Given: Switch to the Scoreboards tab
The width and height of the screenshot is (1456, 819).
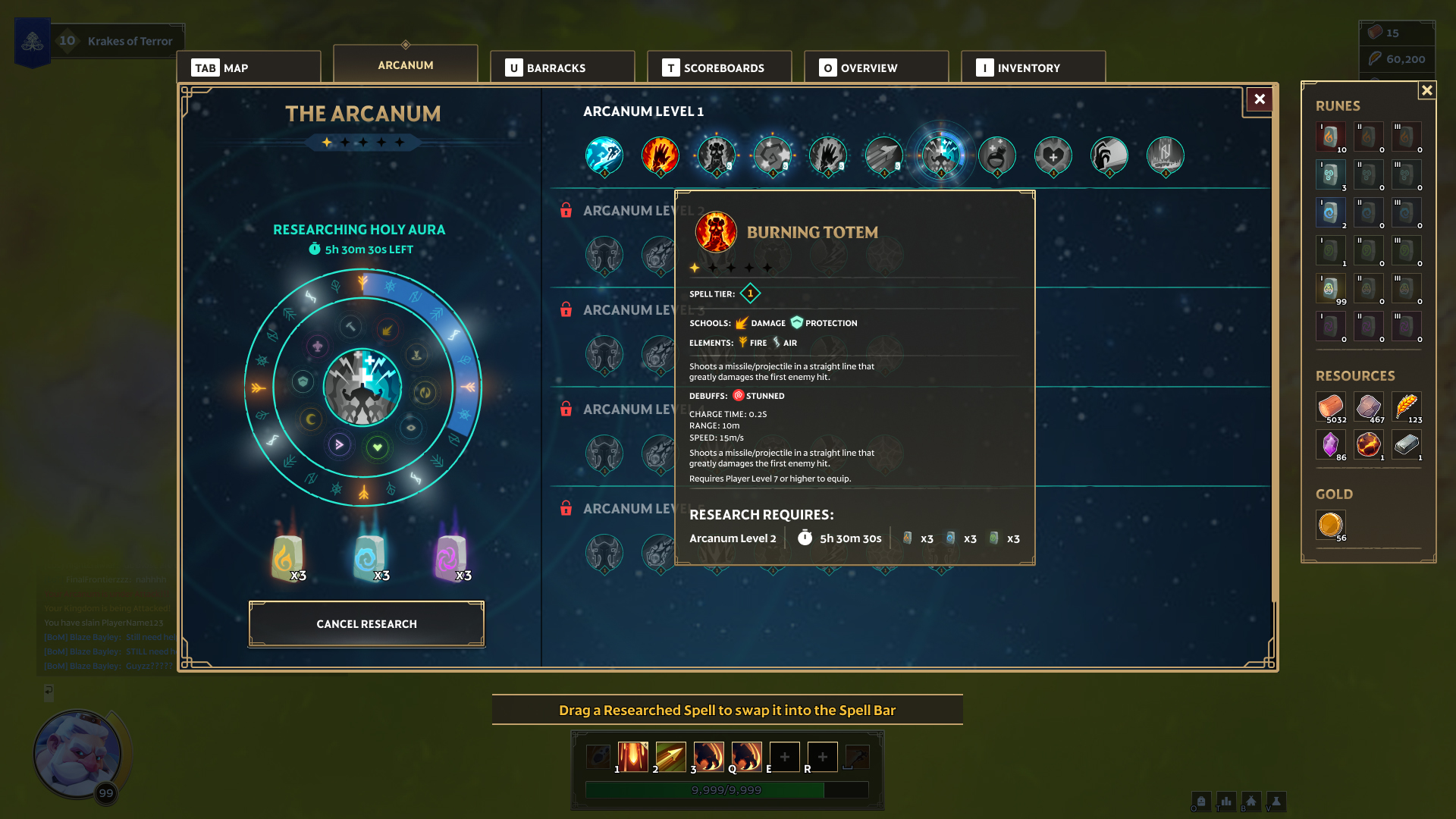Looking at the screenshot, I should click(x=719, y=67).
